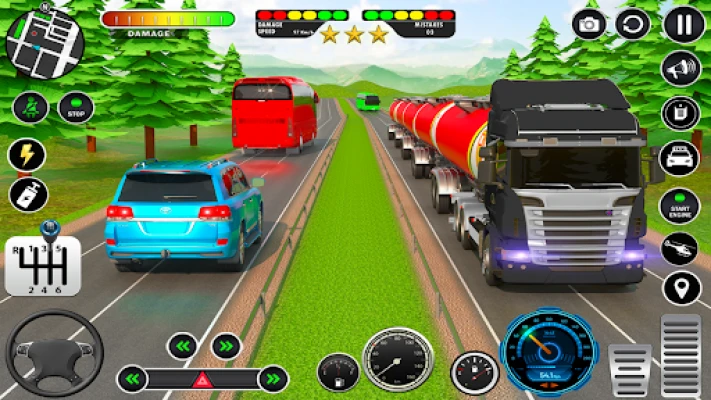Image resolution: width=711 pixels, height=400 pixels.
Task: Select the car icon button
Action: tap(681, 158)
